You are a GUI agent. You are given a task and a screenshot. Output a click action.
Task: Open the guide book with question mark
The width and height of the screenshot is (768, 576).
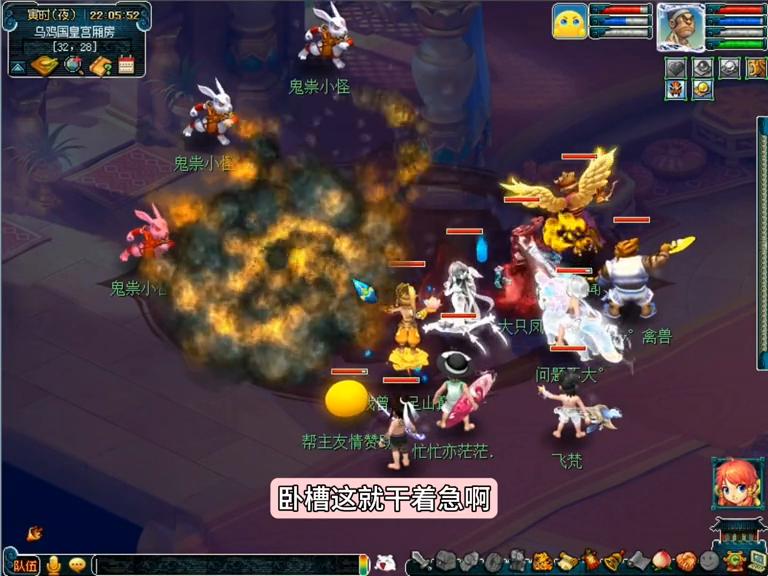click(x=100, y=66)
